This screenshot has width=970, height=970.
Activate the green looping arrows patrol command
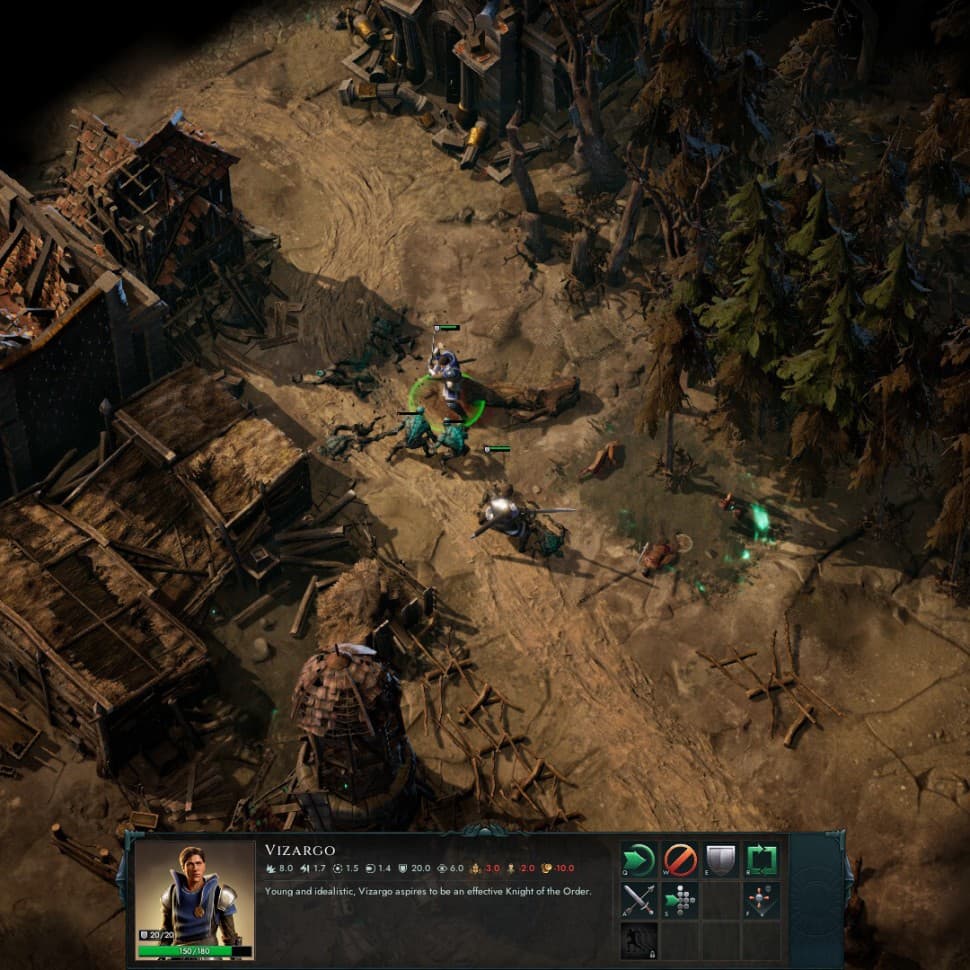coord(762,860)
